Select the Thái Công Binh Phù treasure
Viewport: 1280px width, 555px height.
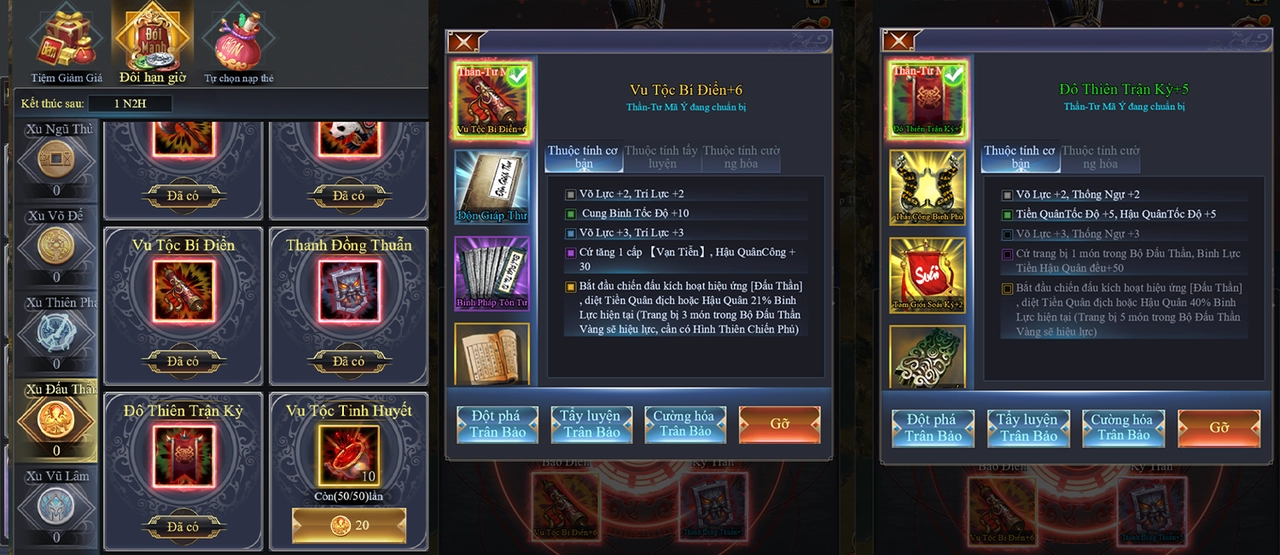click(927, 186)
